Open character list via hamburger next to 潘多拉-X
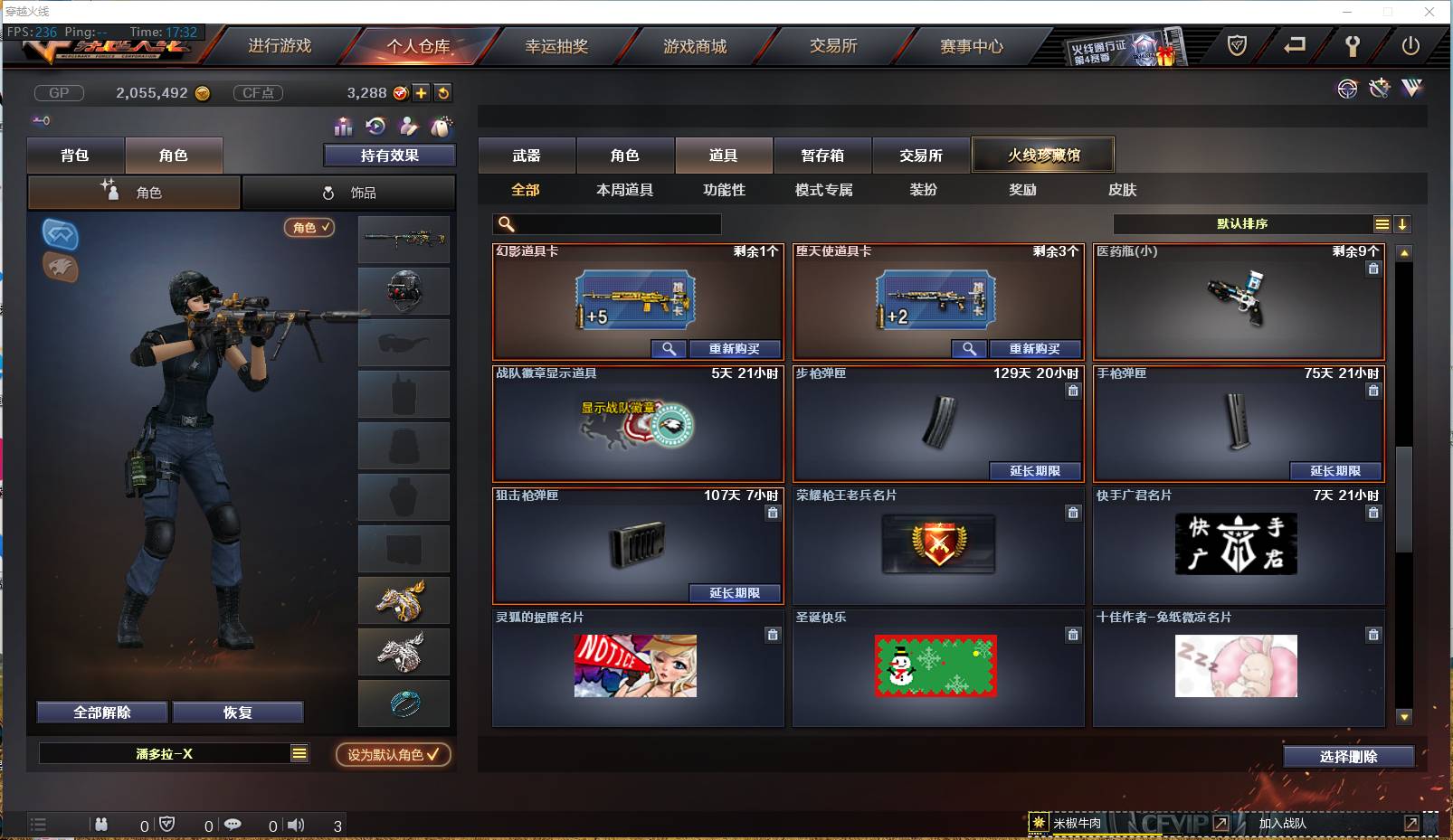The height and width of the screenshot is (840, 1453). (299, 753)
